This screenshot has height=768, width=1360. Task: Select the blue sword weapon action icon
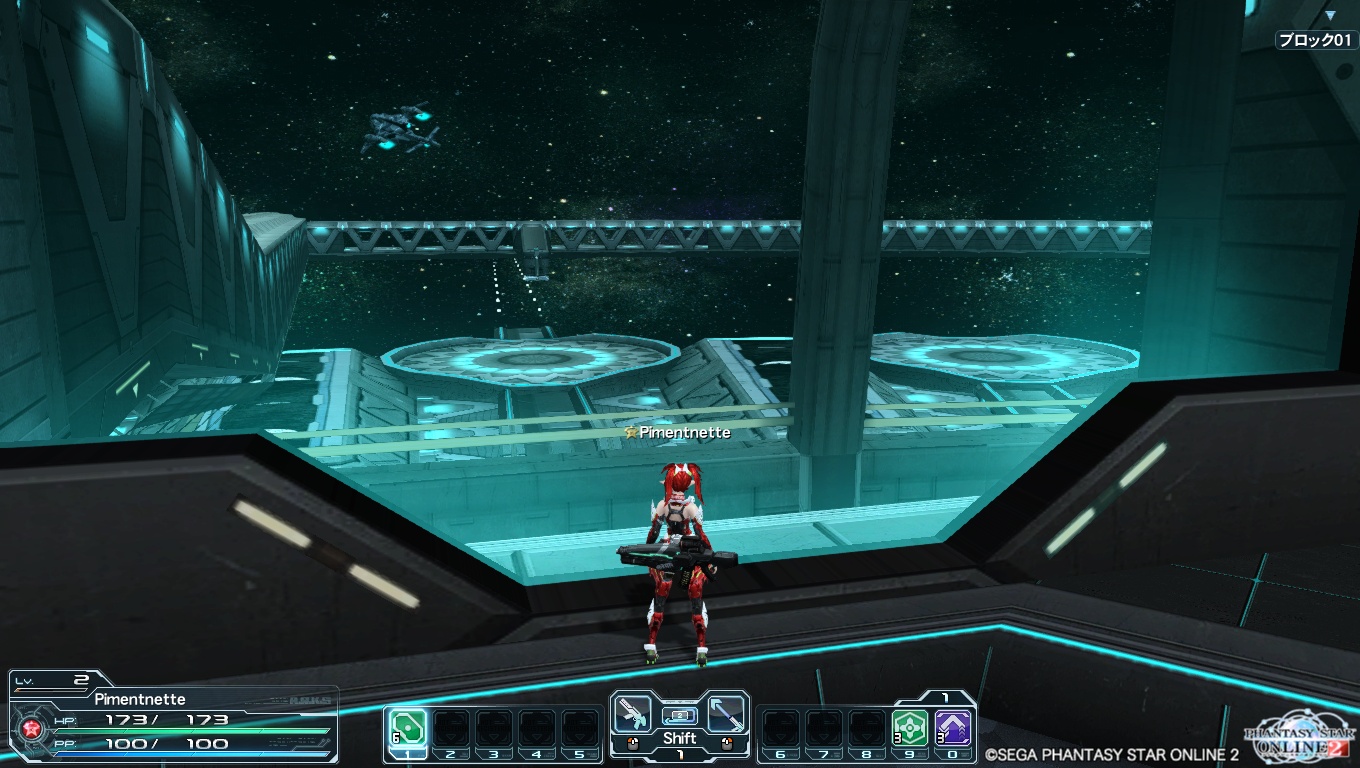click(727, 714)
